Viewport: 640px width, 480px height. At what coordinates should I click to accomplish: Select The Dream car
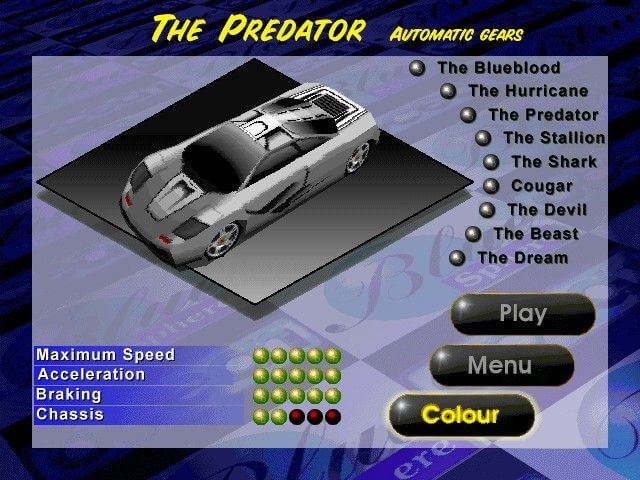click(x=522, y=258)
